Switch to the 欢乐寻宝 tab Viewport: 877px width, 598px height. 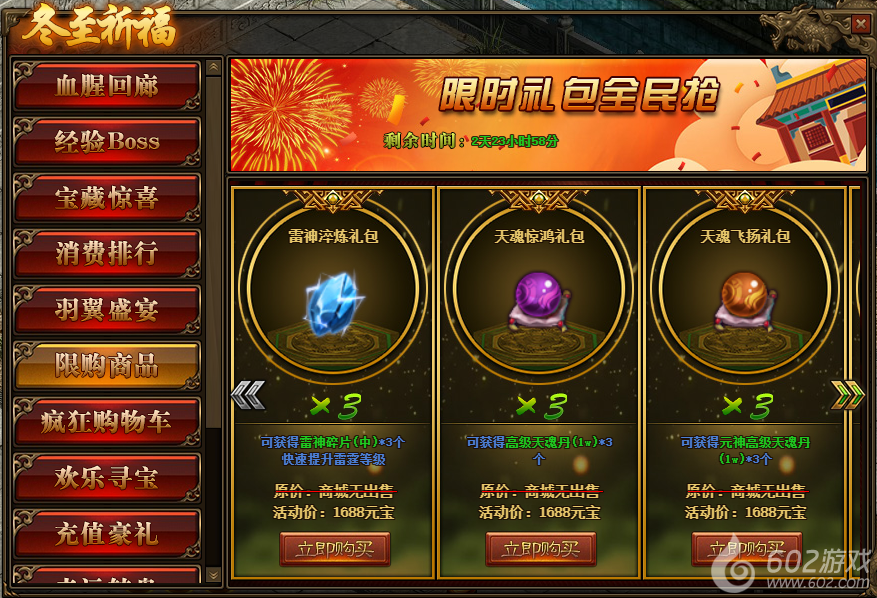pyautogui.click(x=106, y=477)
